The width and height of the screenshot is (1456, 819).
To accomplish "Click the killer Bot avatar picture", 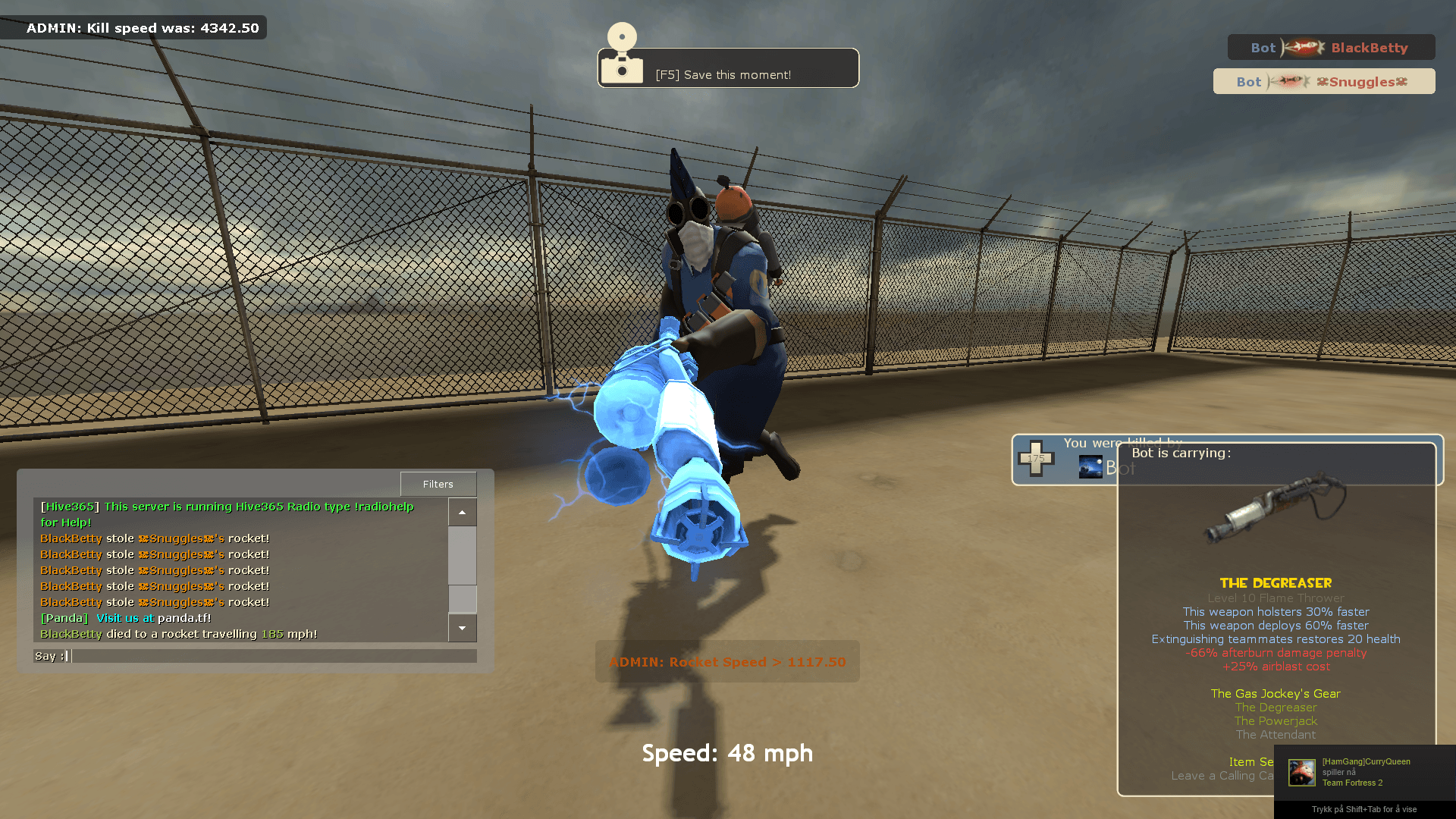I will click(x=1090, y=467).
